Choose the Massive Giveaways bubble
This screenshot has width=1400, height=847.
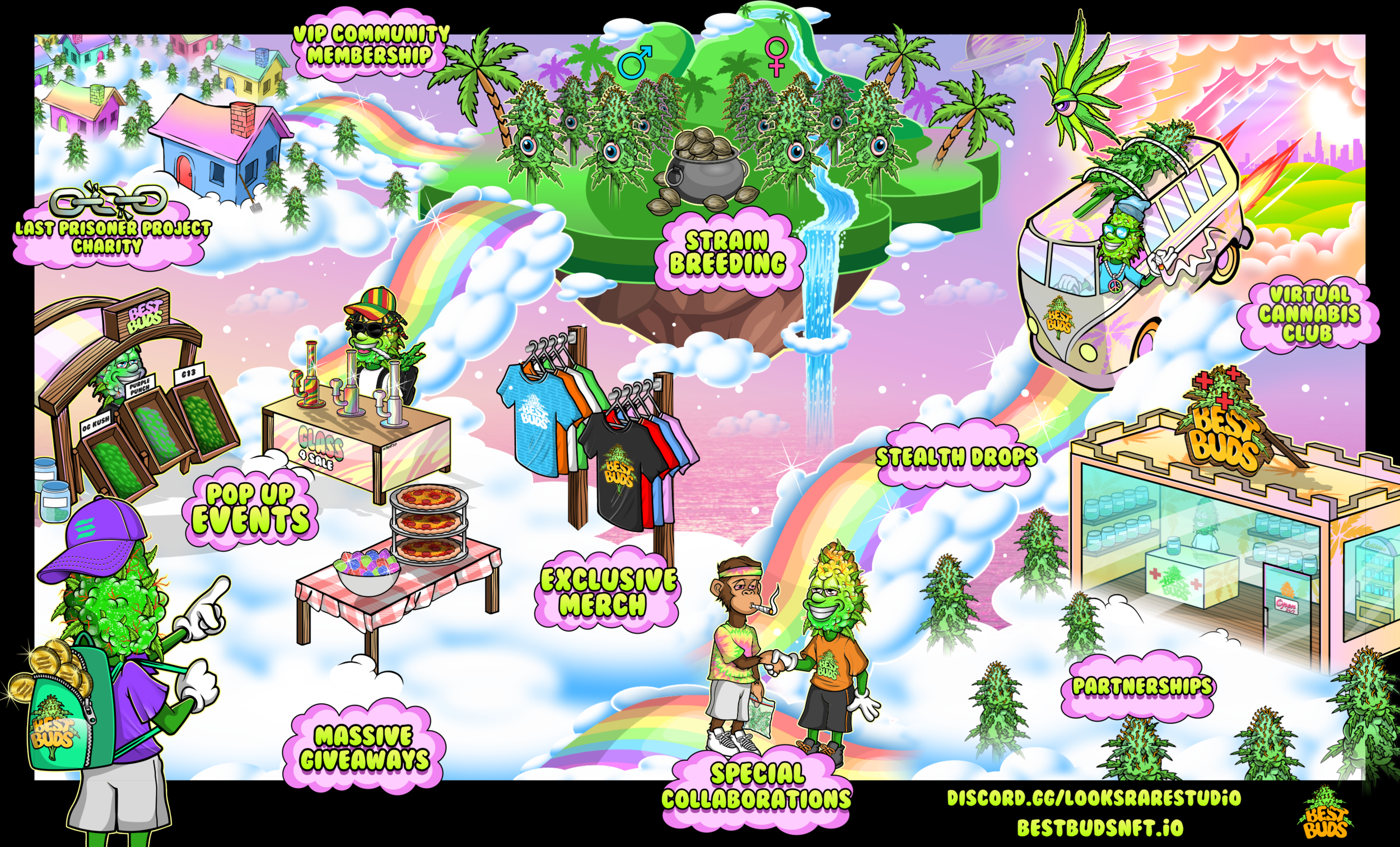tap(364, 748)
